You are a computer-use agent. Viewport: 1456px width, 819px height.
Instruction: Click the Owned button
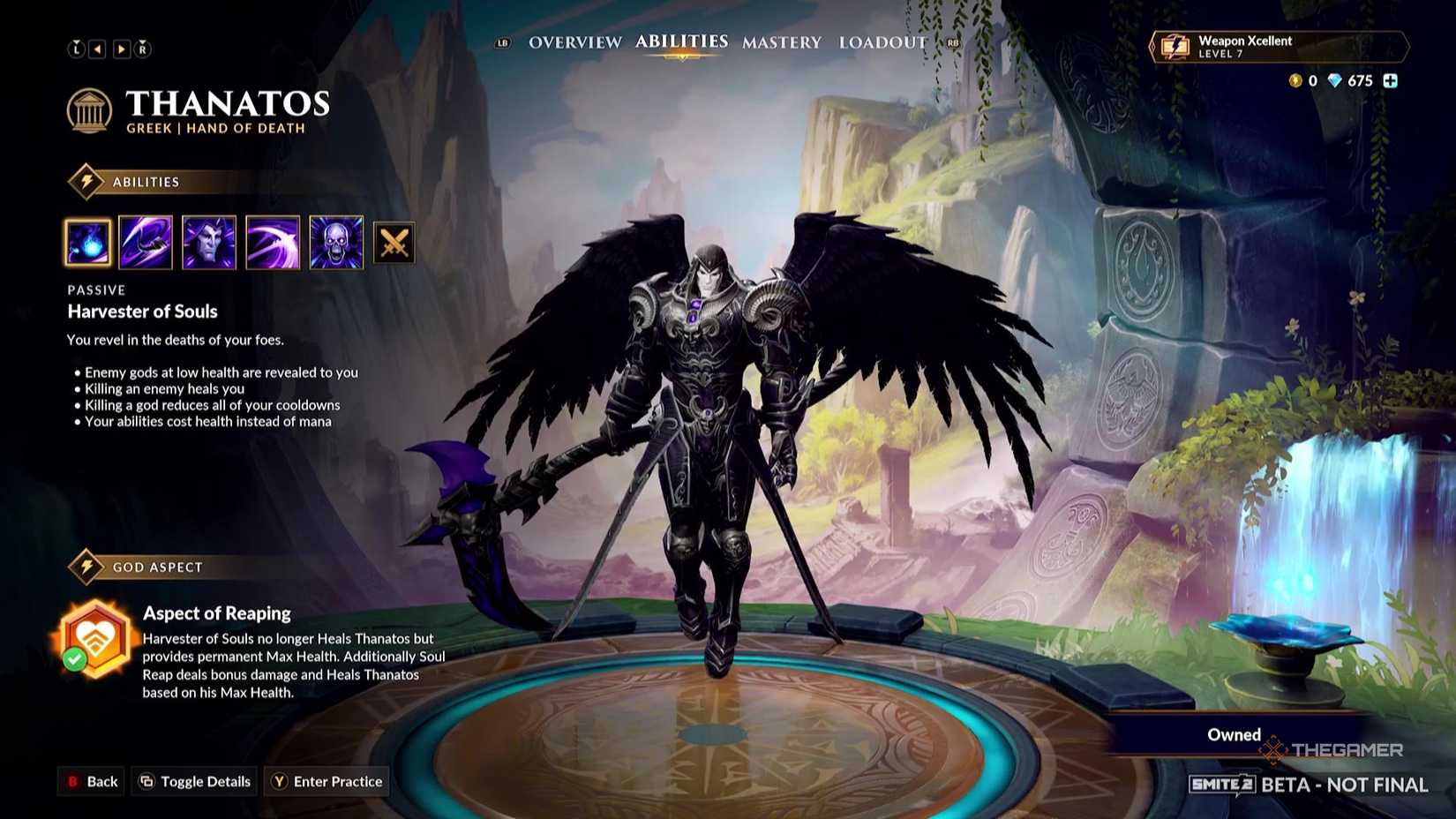point(1233,734)
